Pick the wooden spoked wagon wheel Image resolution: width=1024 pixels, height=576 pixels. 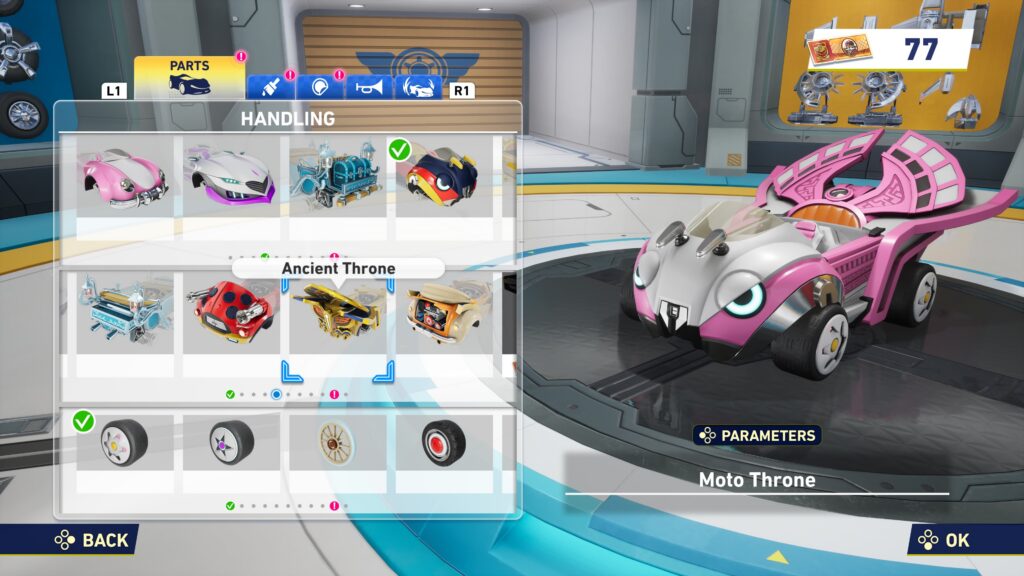coord(336,441)
